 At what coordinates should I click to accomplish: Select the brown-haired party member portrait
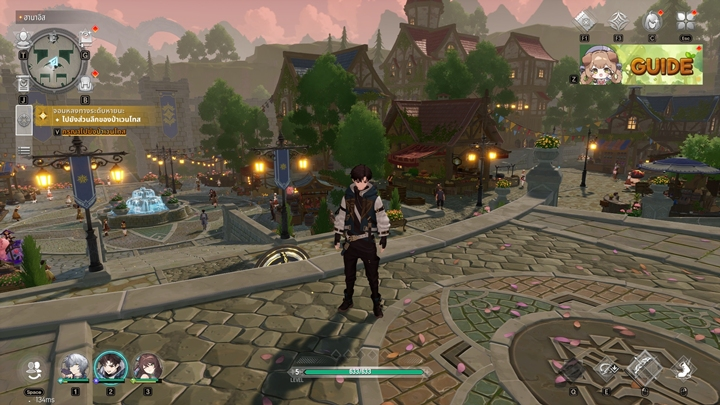(x=146, y=367)
